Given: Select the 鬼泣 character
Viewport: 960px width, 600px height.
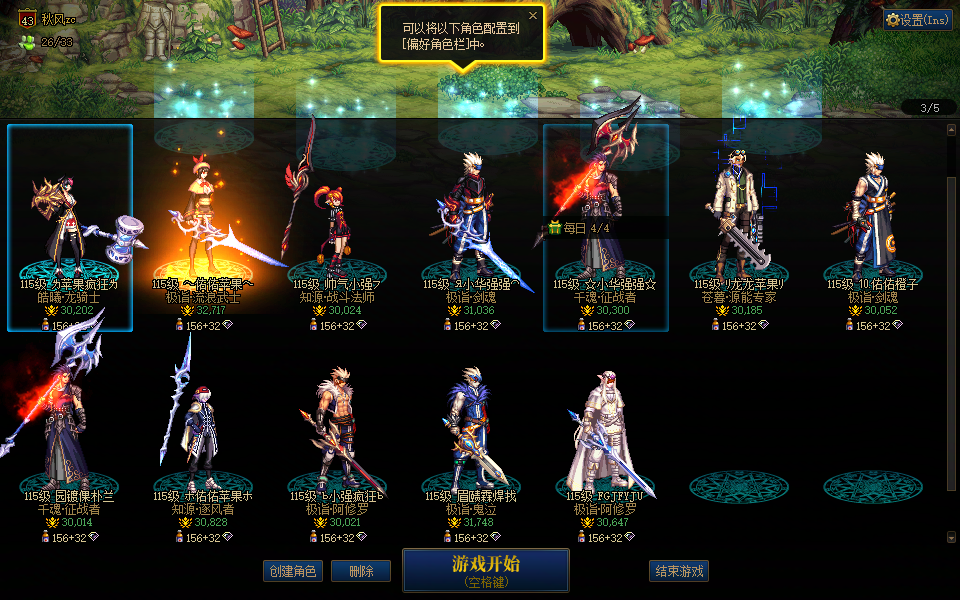Looking at the screenshot, I should click(x=472, y=440).
